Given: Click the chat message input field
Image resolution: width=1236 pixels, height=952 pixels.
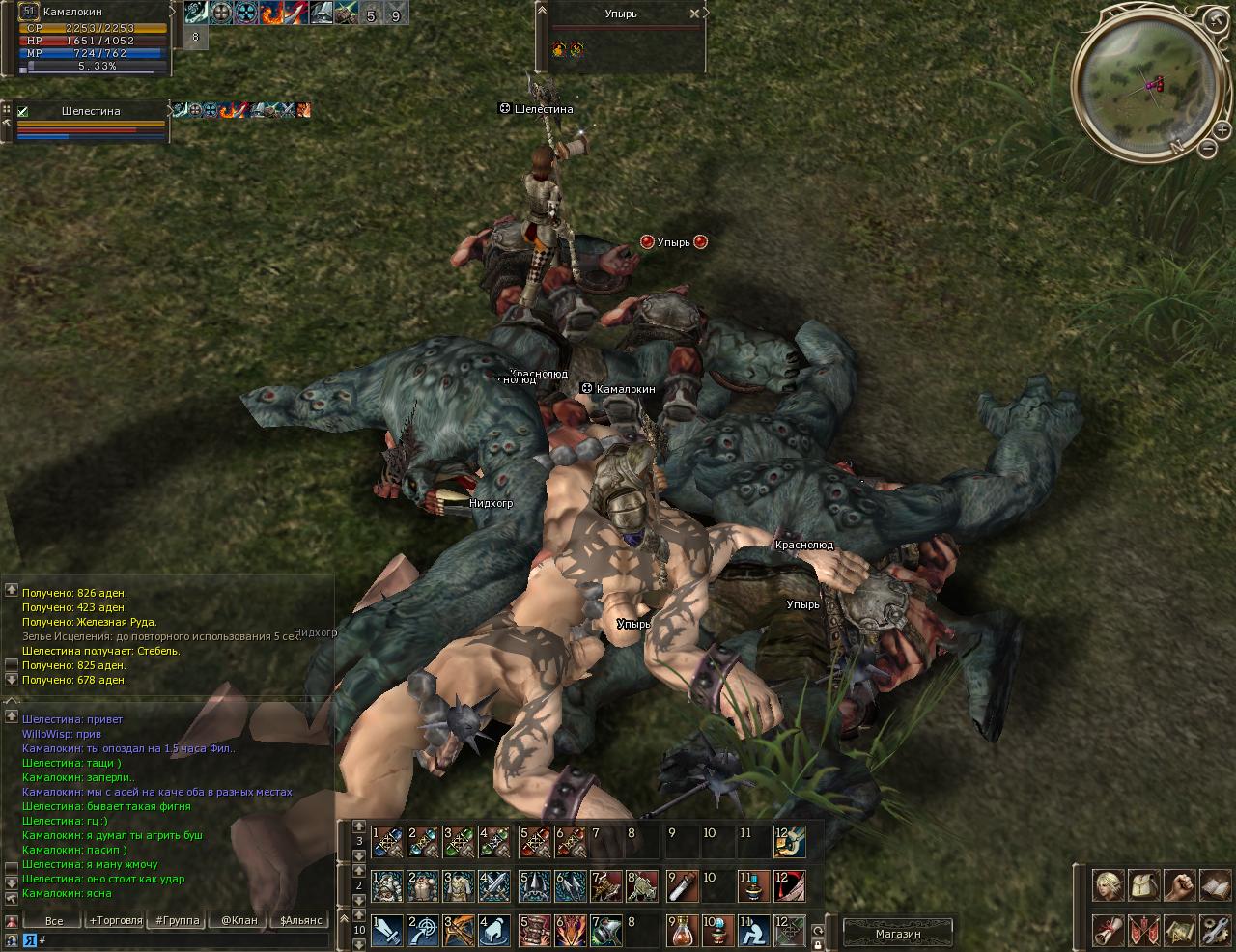Looking at the screenshot, I should [x=183, y=939].
